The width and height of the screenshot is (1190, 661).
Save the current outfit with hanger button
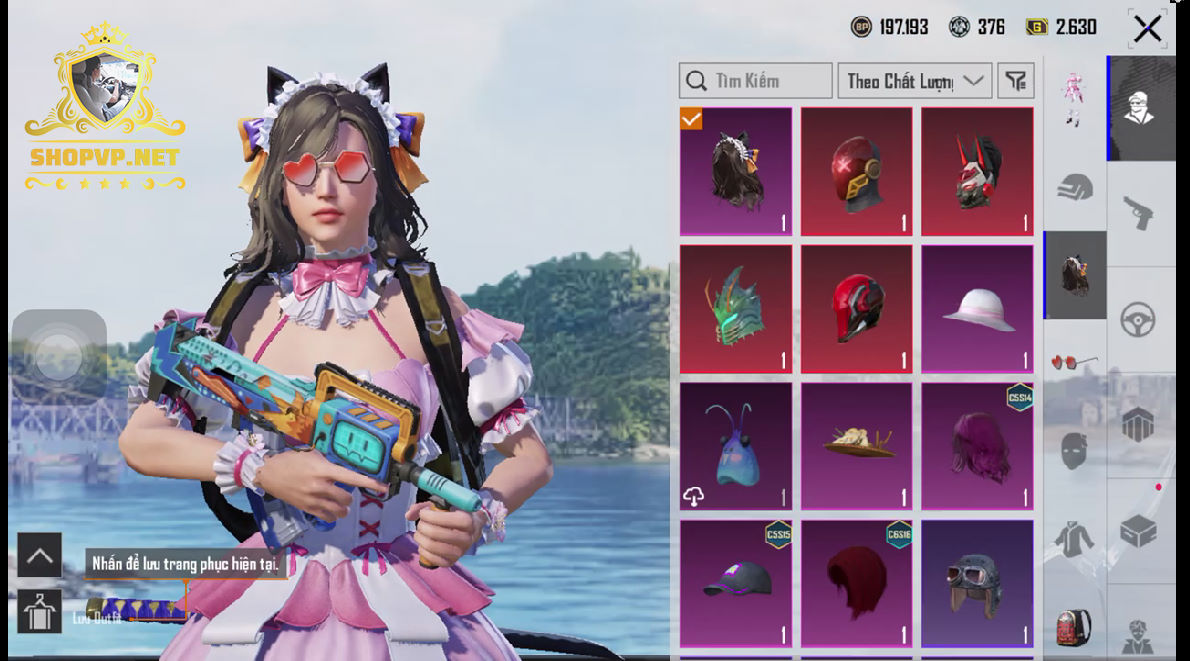pyautogui.click(x=40, y=612)
